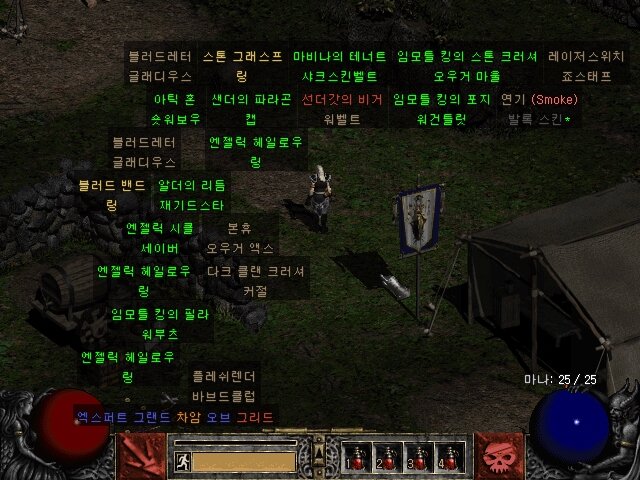Pick up 다크 클랜 크러셔 커절

tap(255, 281)
